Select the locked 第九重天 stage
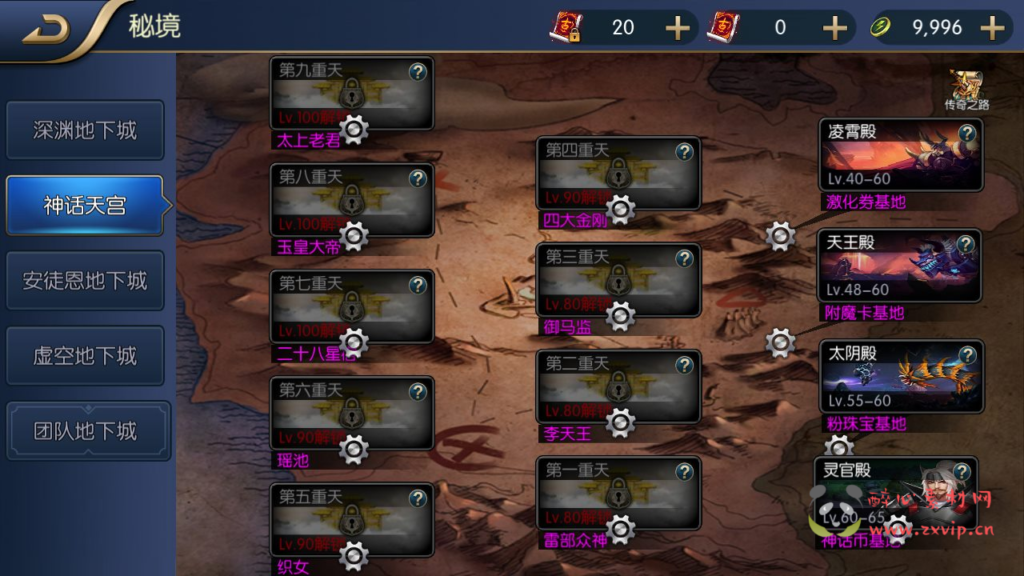The image size is (1024, 576). coord(352,93)
